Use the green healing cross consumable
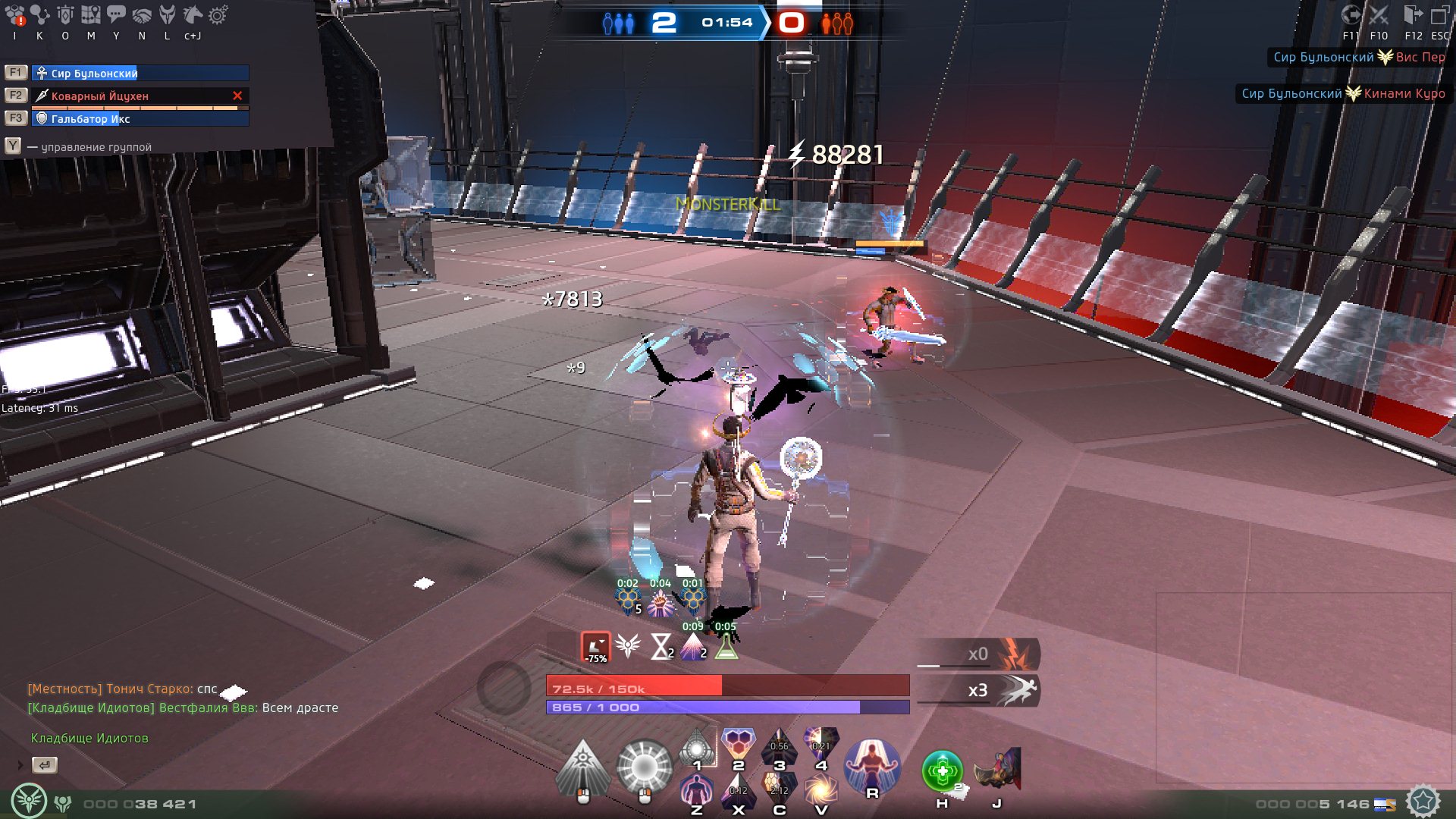This screenshot has width=1456, height=819. click(942, 771)
